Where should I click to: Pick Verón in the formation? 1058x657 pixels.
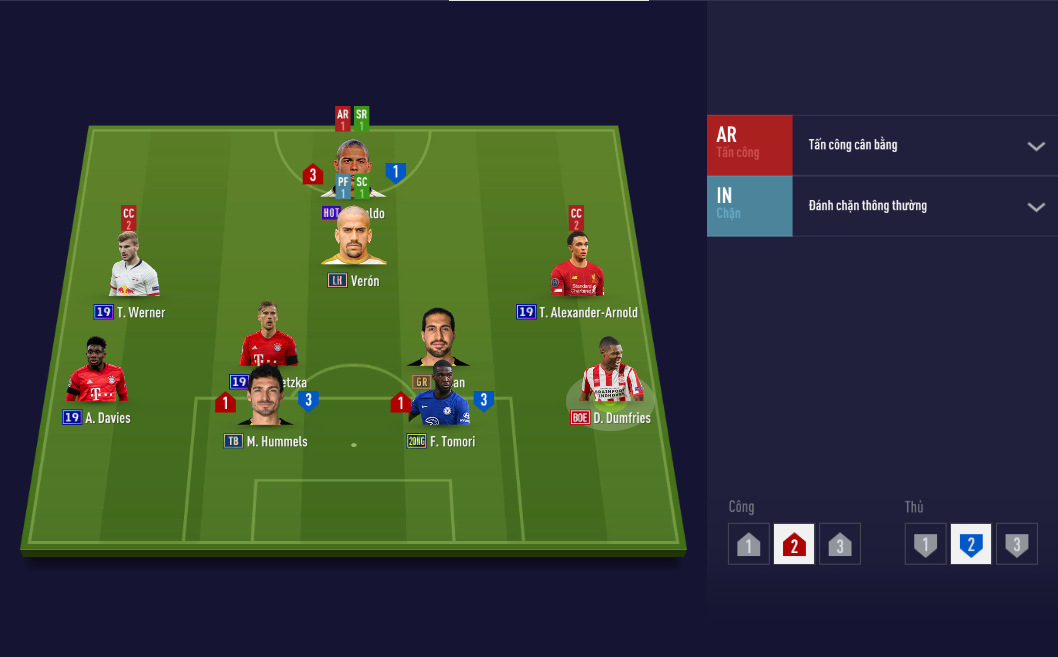(x=354, y=240)
